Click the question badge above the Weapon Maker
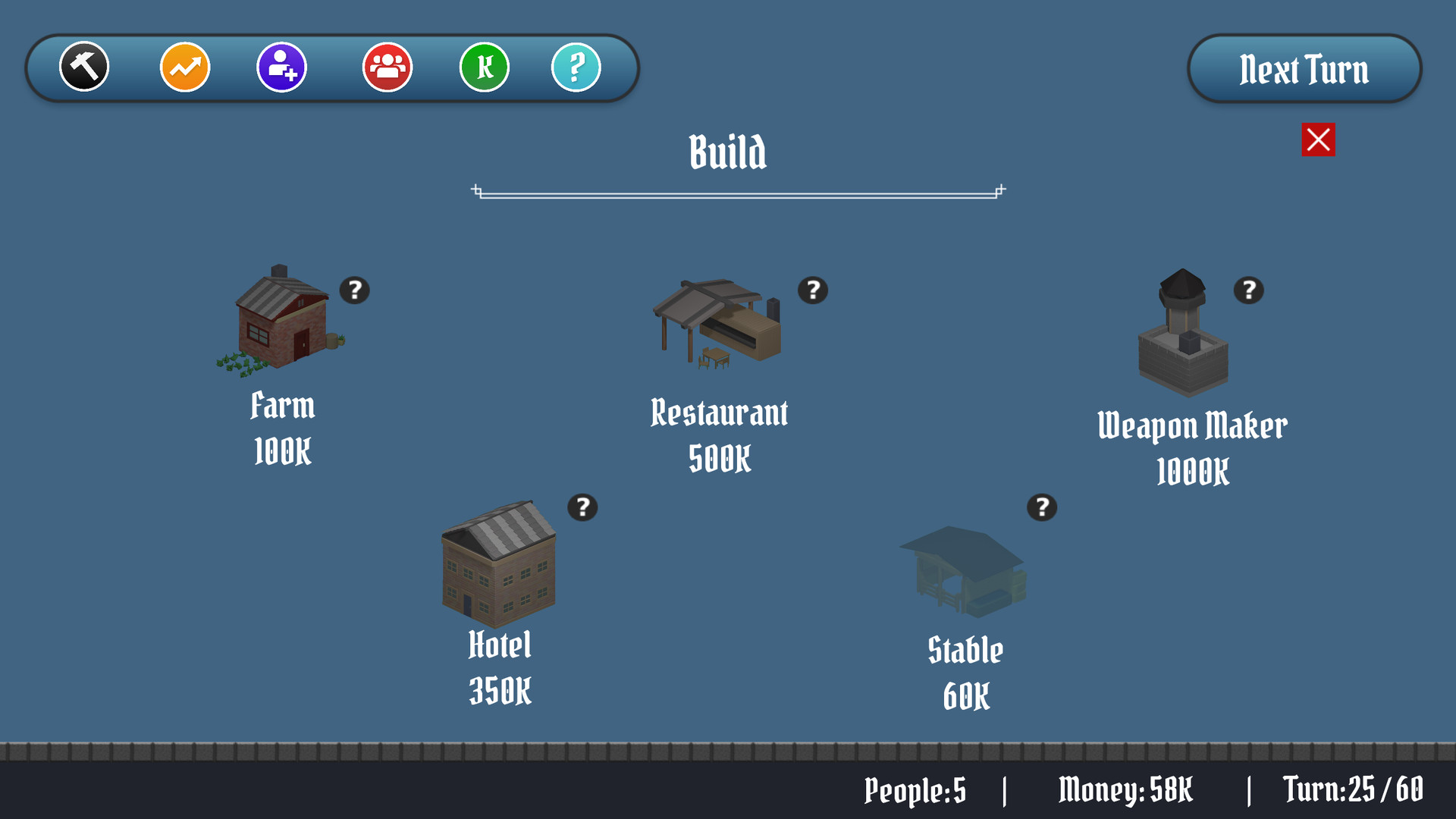This screenshot has width=1456, height=819. (x=1248, y=290)
